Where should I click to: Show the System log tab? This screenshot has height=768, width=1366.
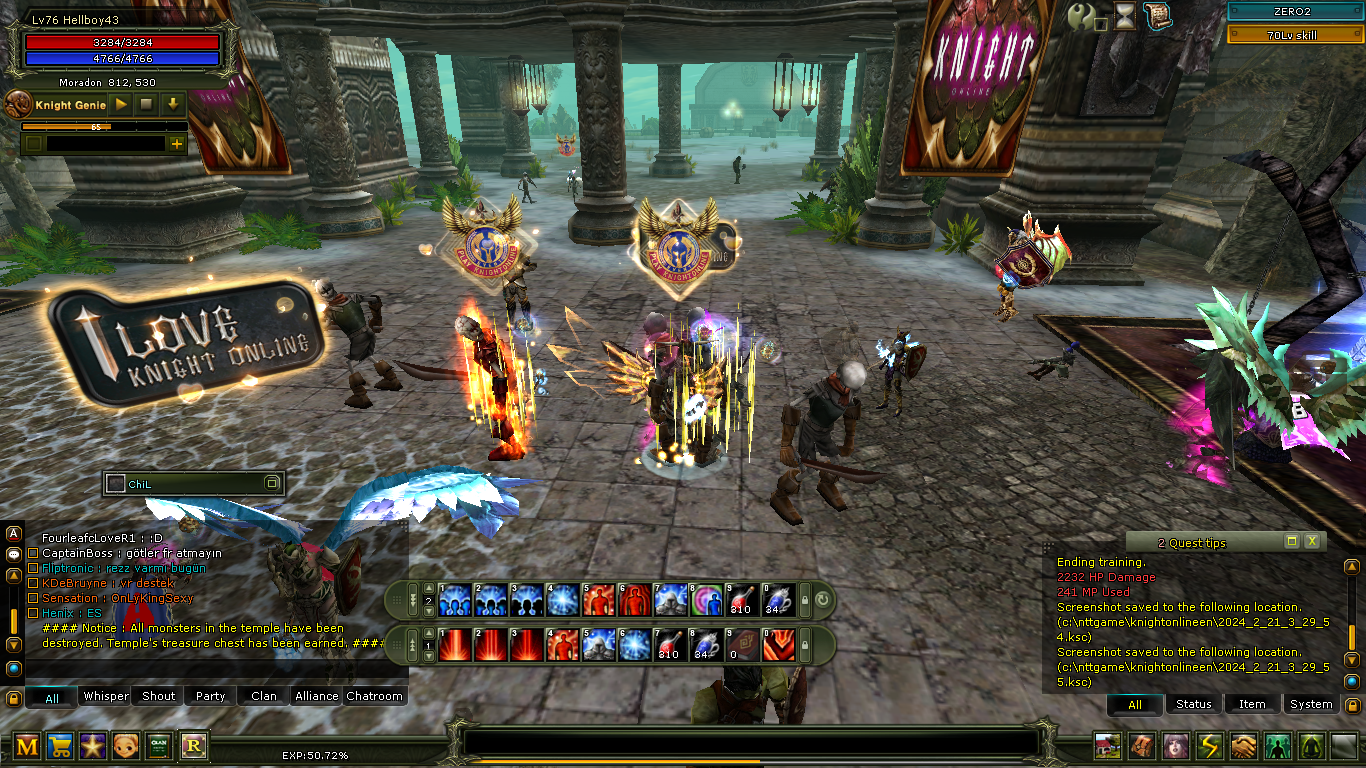point(1310,704)
